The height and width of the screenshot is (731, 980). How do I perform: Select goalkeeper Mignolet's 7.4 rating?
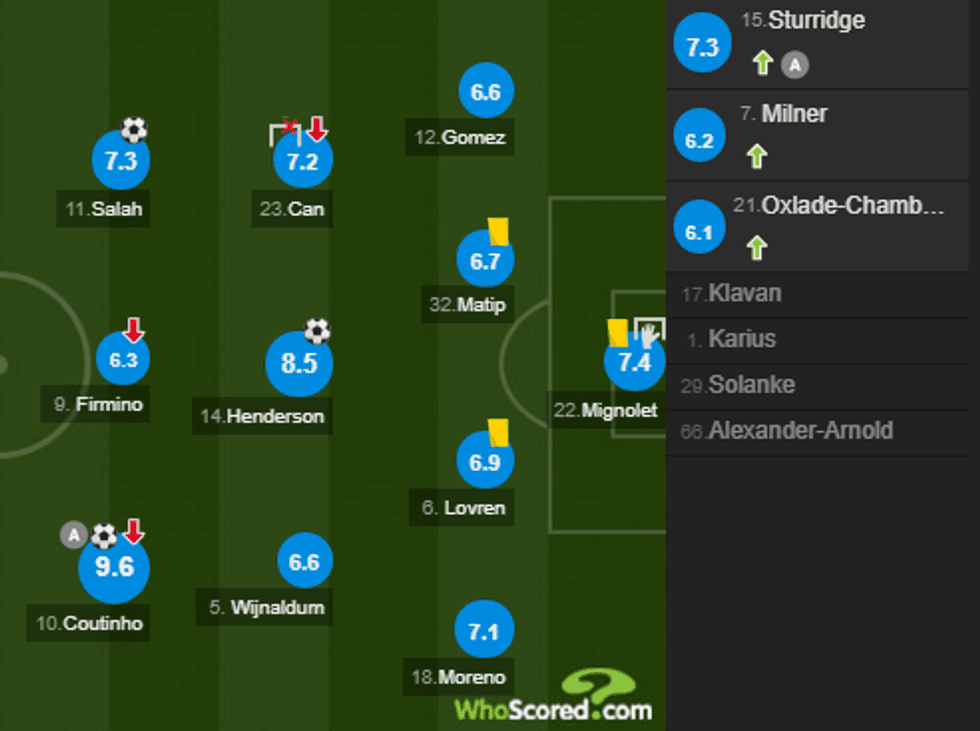coord(634,363)
